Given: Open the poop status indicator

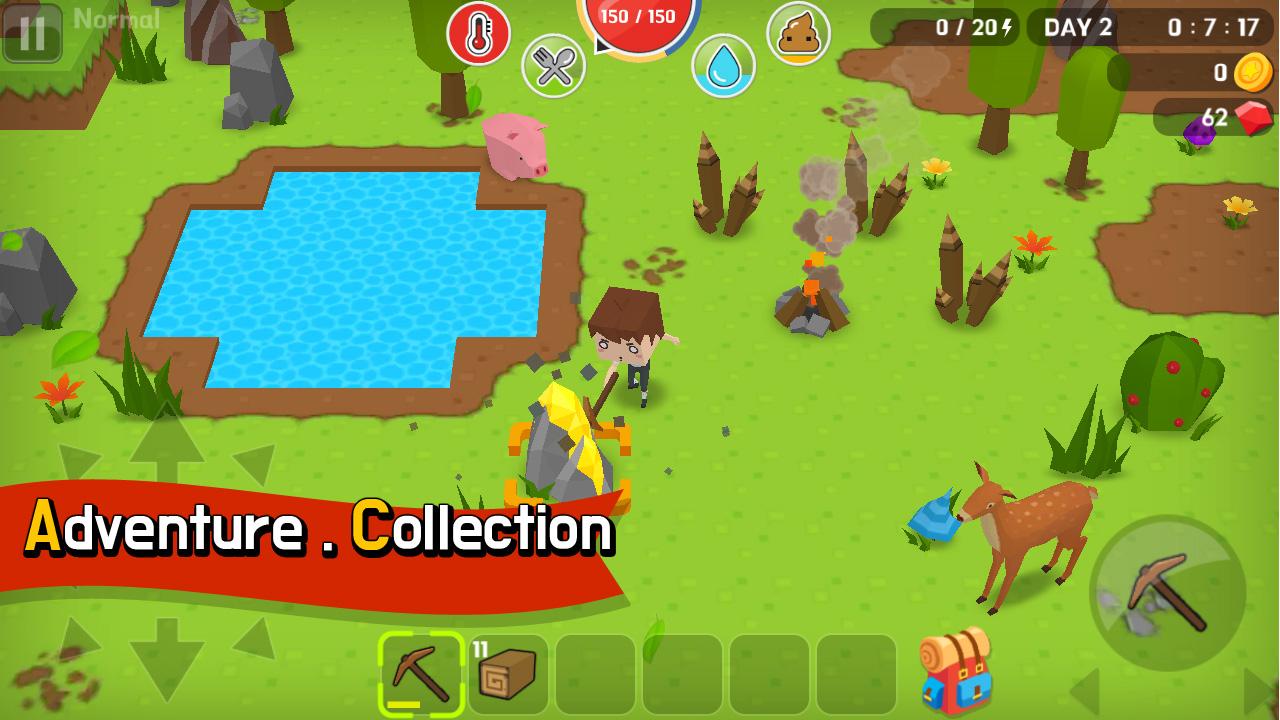Looking at the screenshot, I should pyautogui.click(x=798, y=33).
